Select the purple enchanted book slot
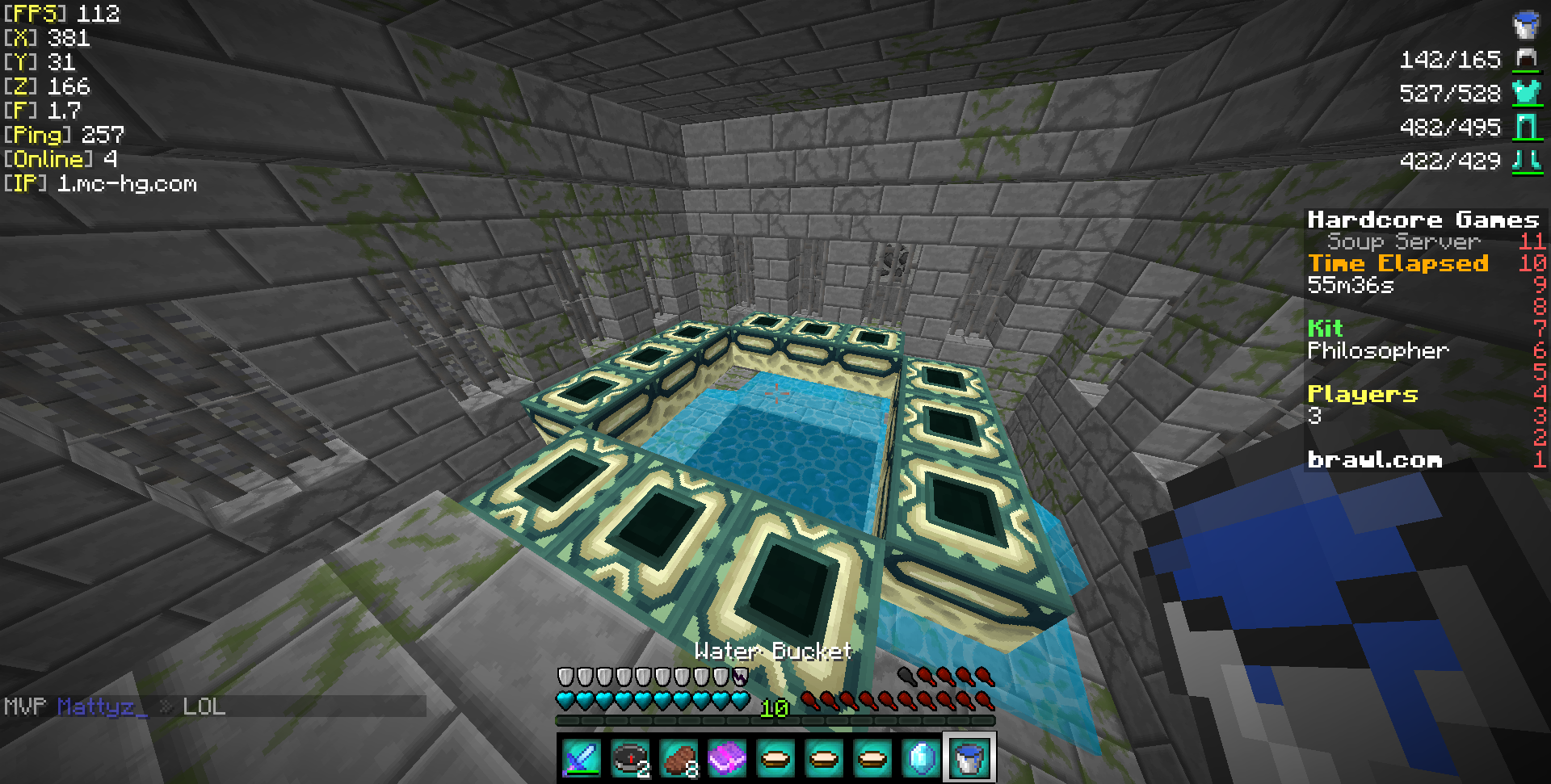Image resolution: width=1551 pixels, height=784 pixels. pos(727,758)
